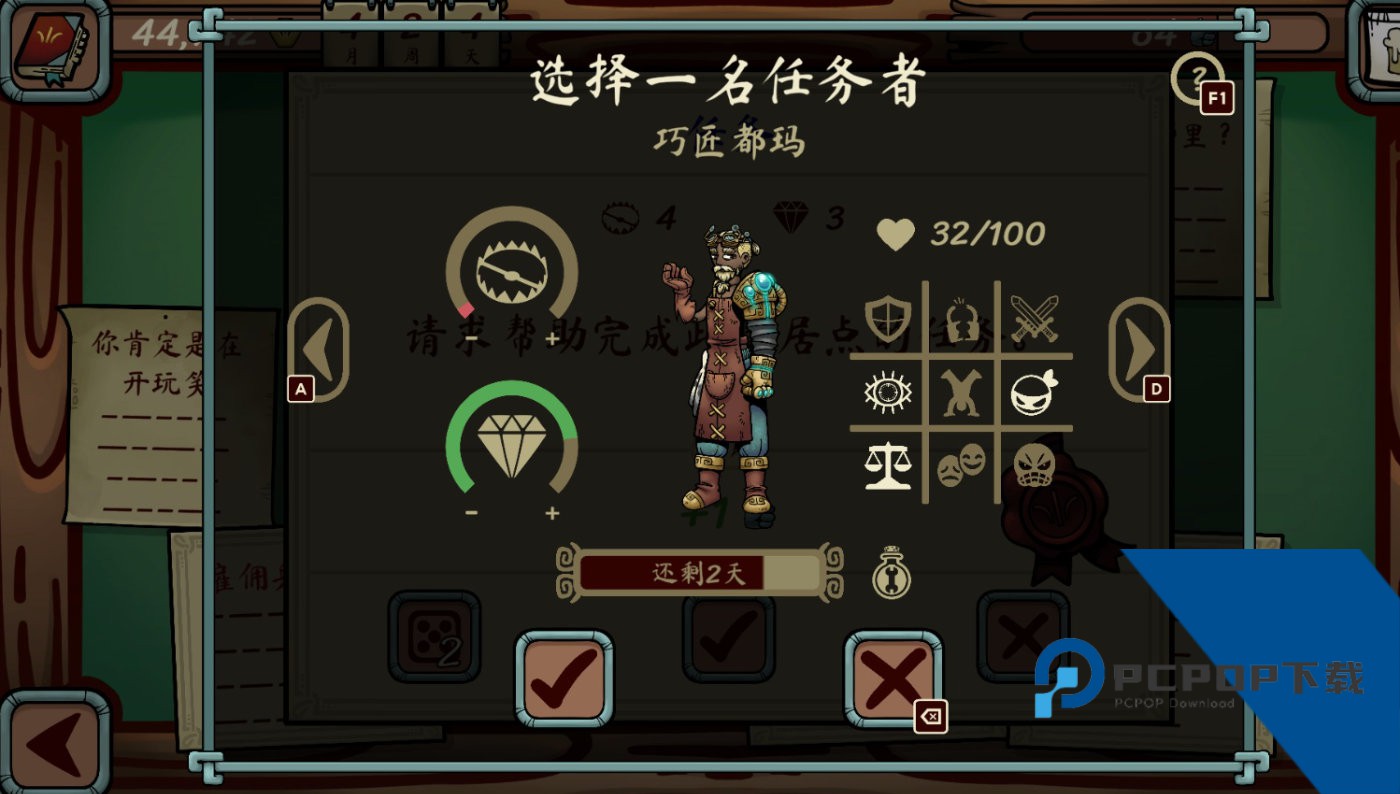Select the scales justice skill icon
1400x794 pixels.
885,467
